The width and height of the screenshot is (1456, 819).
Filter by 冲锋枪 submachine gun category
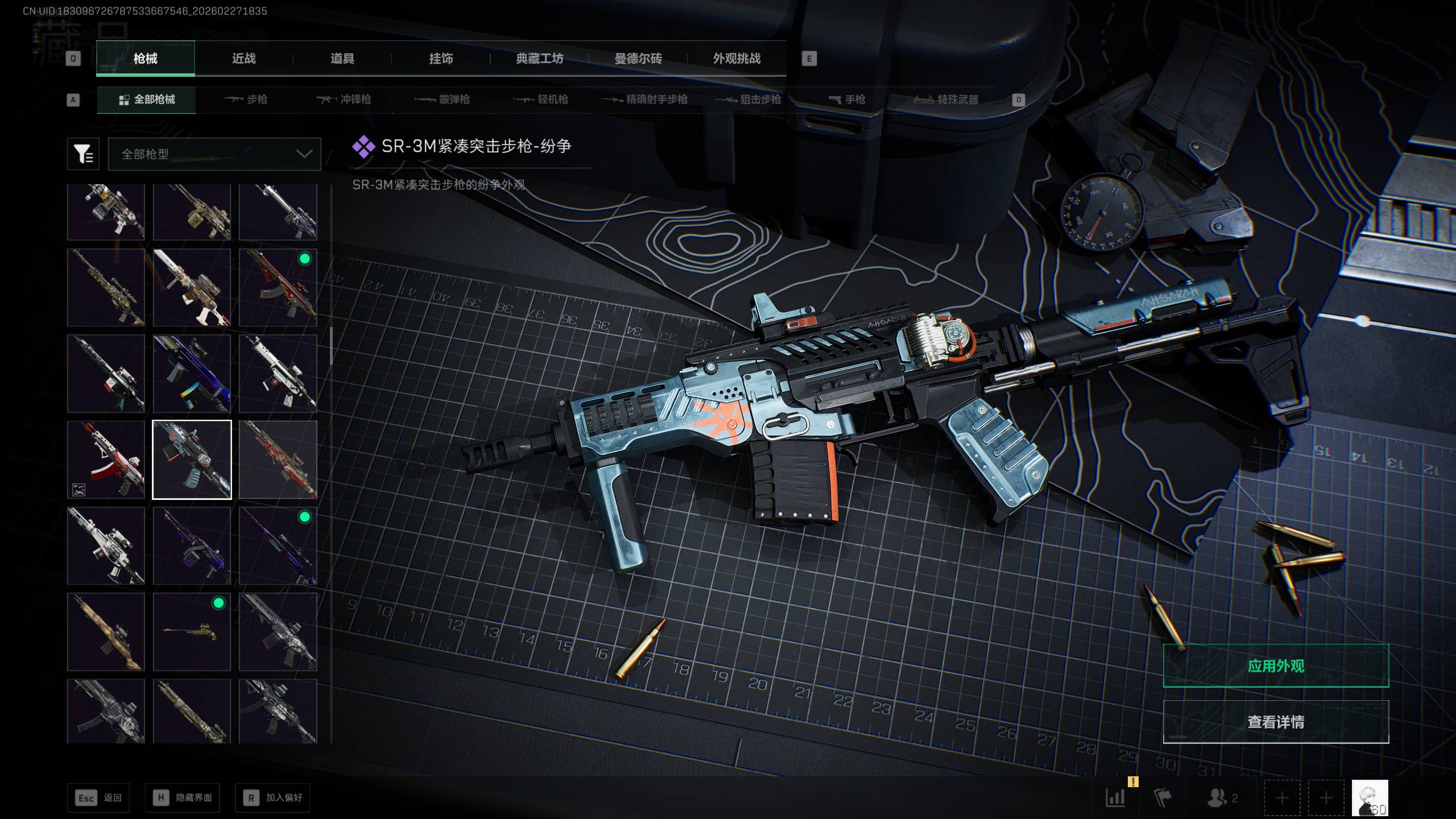coord(344,100)
